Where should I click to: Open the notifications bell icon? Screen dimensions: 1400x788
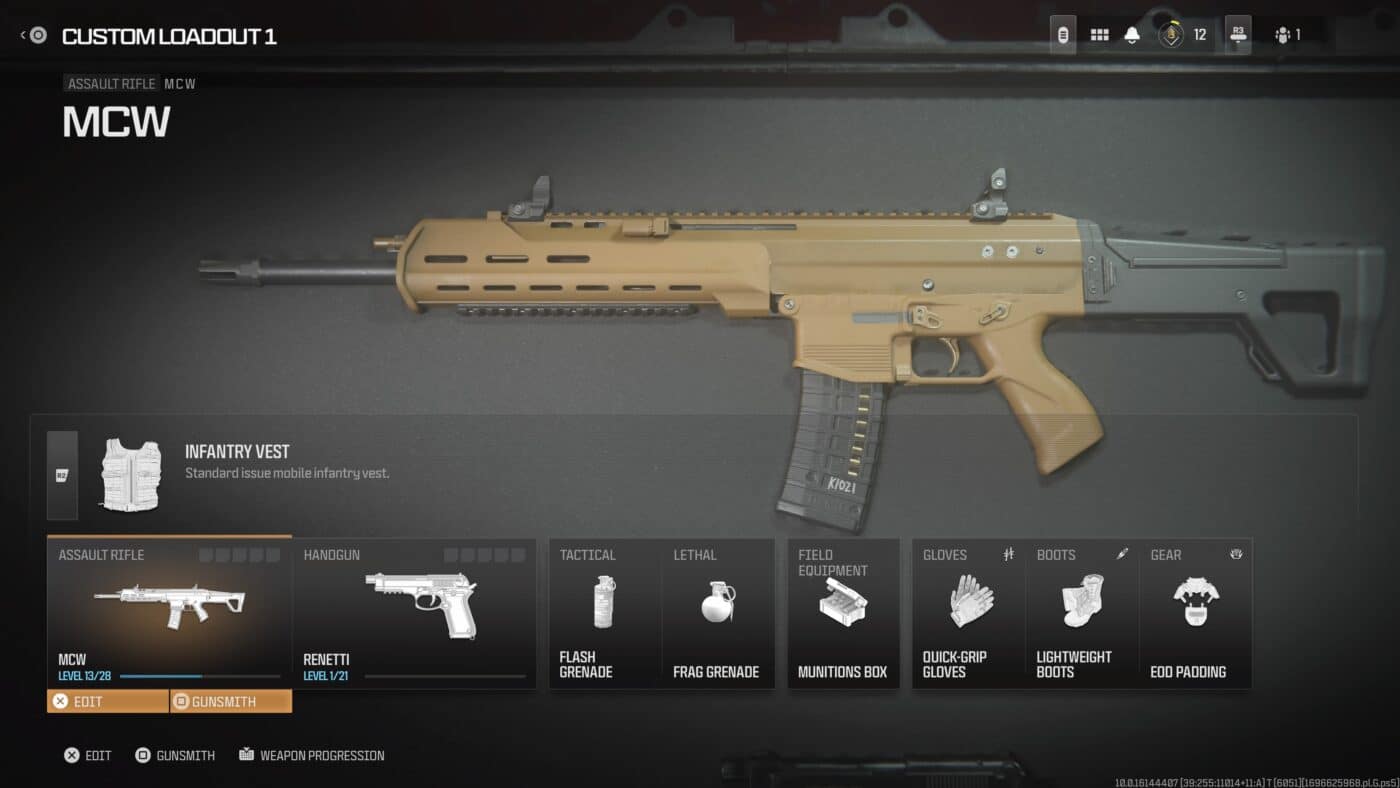[x=1130, y=33]
